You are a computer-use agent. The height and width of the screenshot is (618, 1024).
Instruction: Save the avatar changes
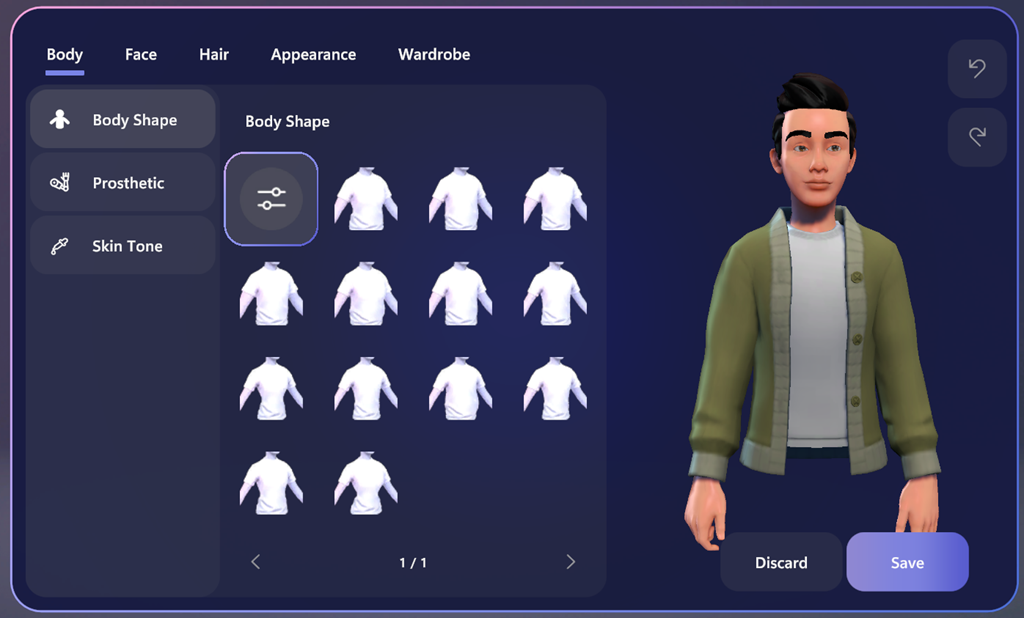click(x=907, y=562)
